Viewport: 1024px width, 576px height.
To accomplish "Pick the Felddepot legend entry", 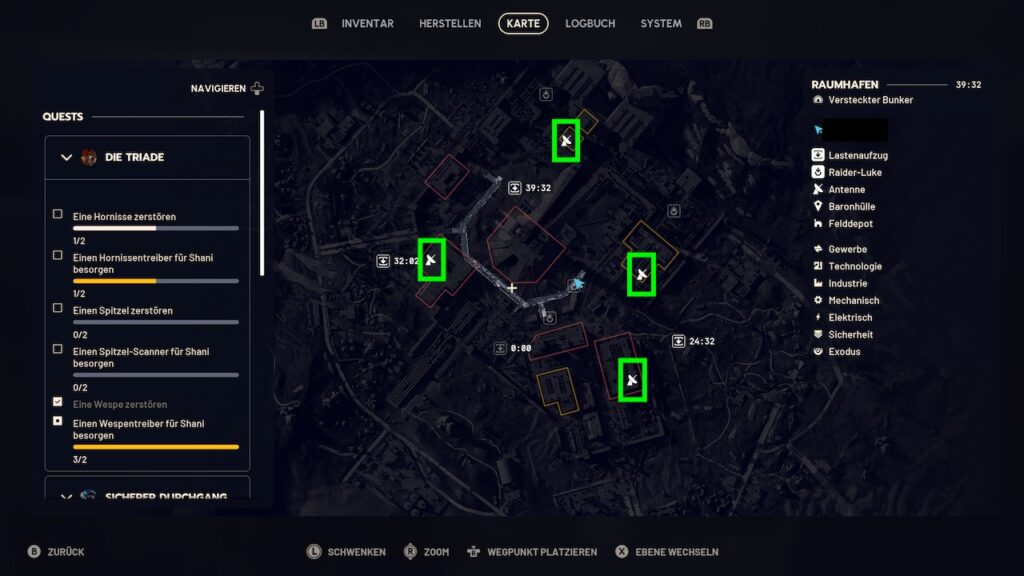I will click(x=849, y=224).
